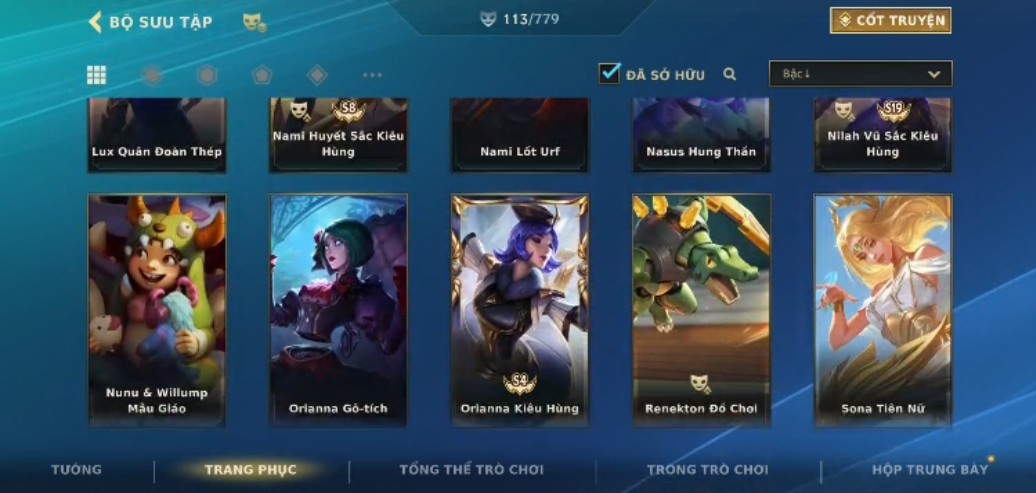Open the skin search magnifier
Screen dimensions: 1036x493
[x=730, y=74]
